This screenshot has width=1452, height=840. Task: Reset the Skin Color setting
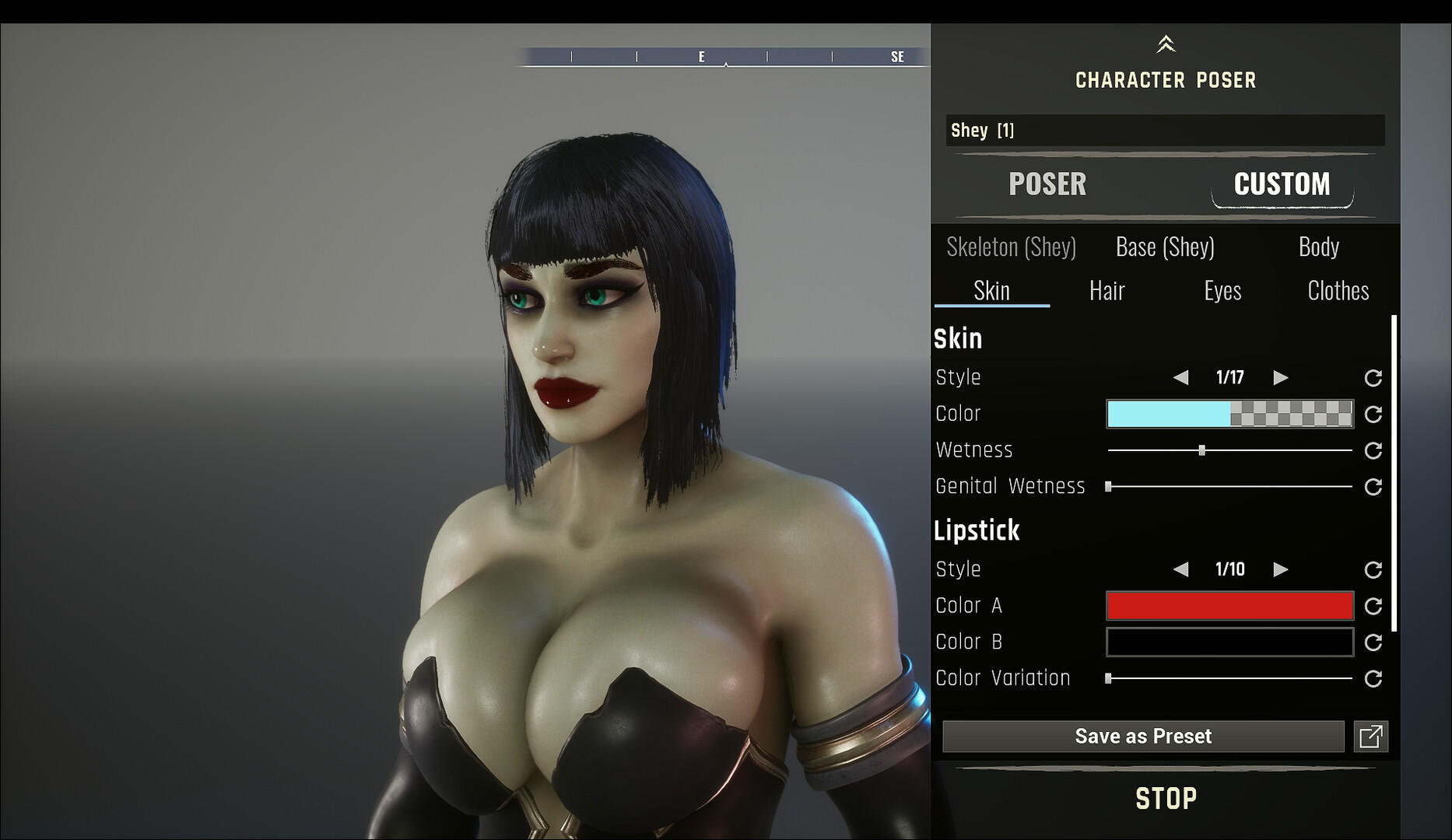1373,415
